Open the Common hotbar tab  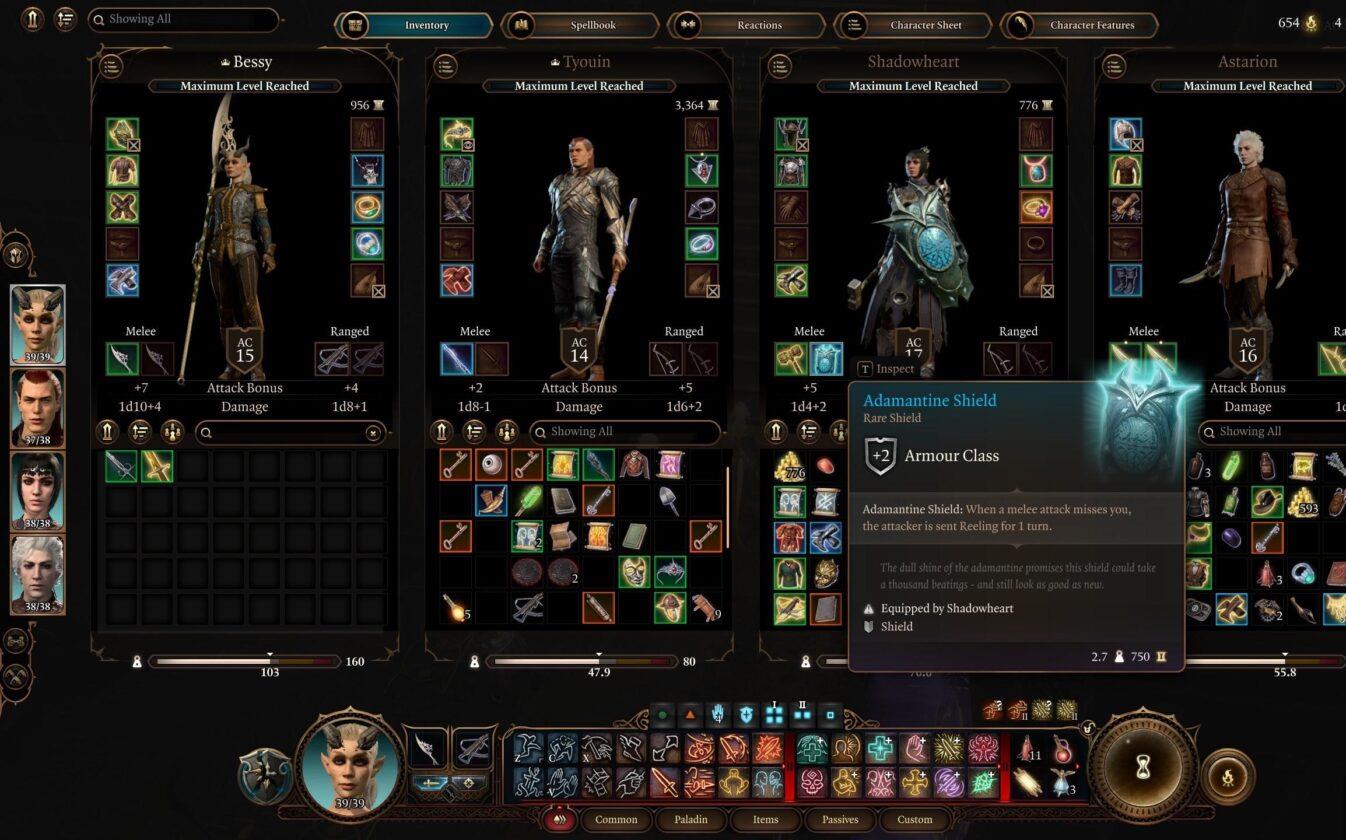[616, 819]
